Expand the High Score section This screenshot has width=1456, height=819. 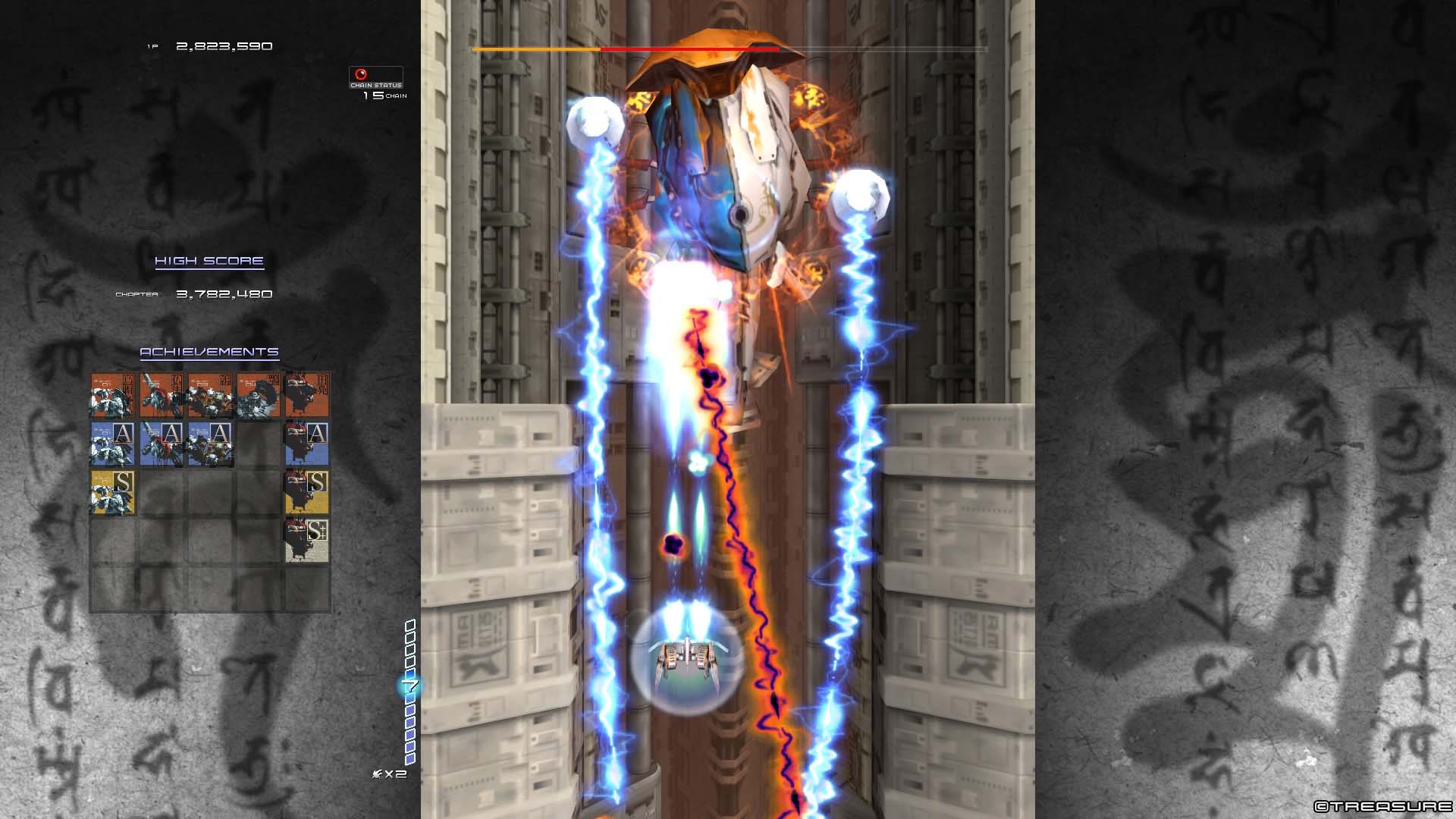208,260
